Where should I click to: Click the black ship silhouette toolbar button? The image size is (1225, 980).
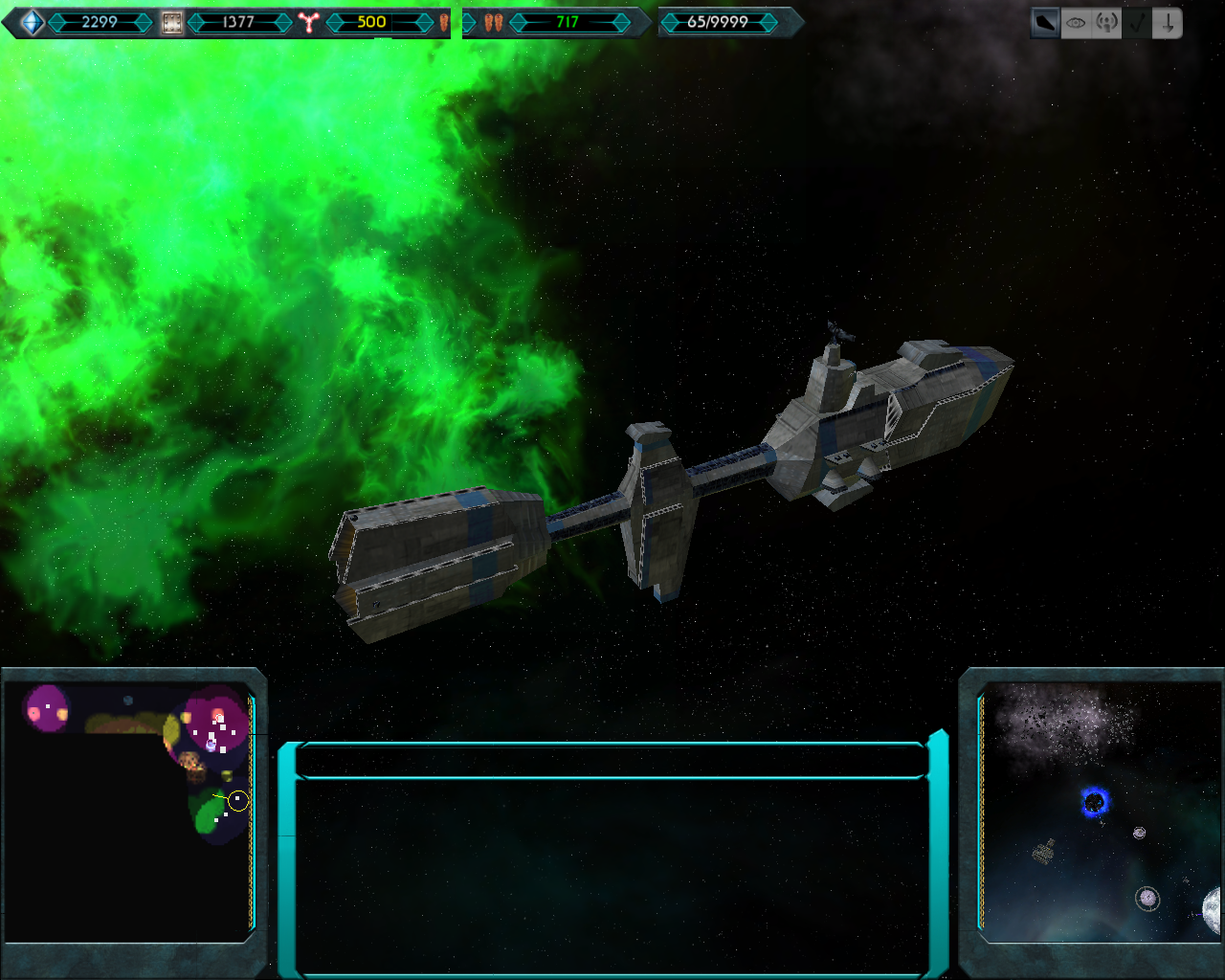point(1045,23)
